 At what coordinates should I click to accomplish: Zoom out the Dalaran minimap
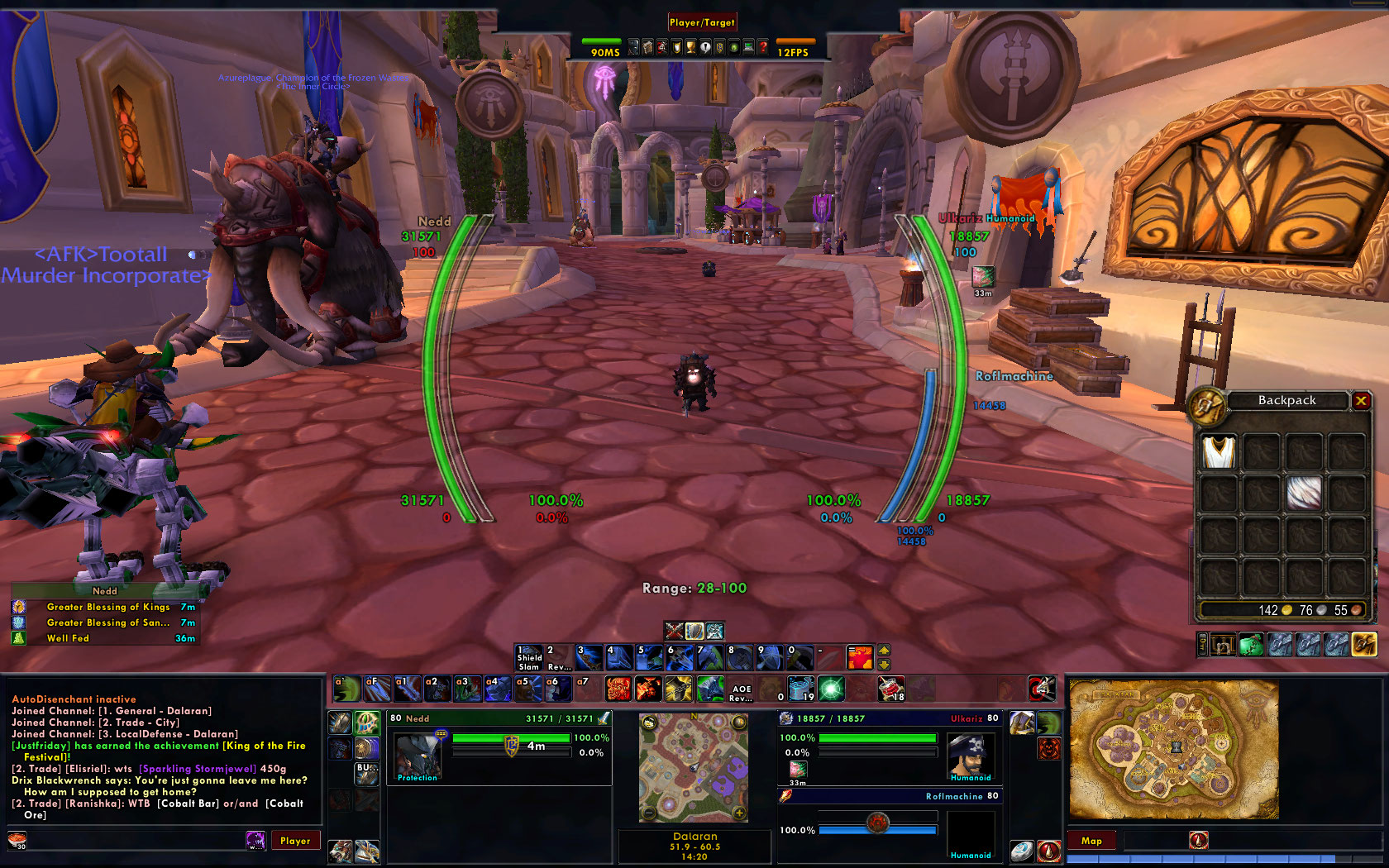click(649, 813)
